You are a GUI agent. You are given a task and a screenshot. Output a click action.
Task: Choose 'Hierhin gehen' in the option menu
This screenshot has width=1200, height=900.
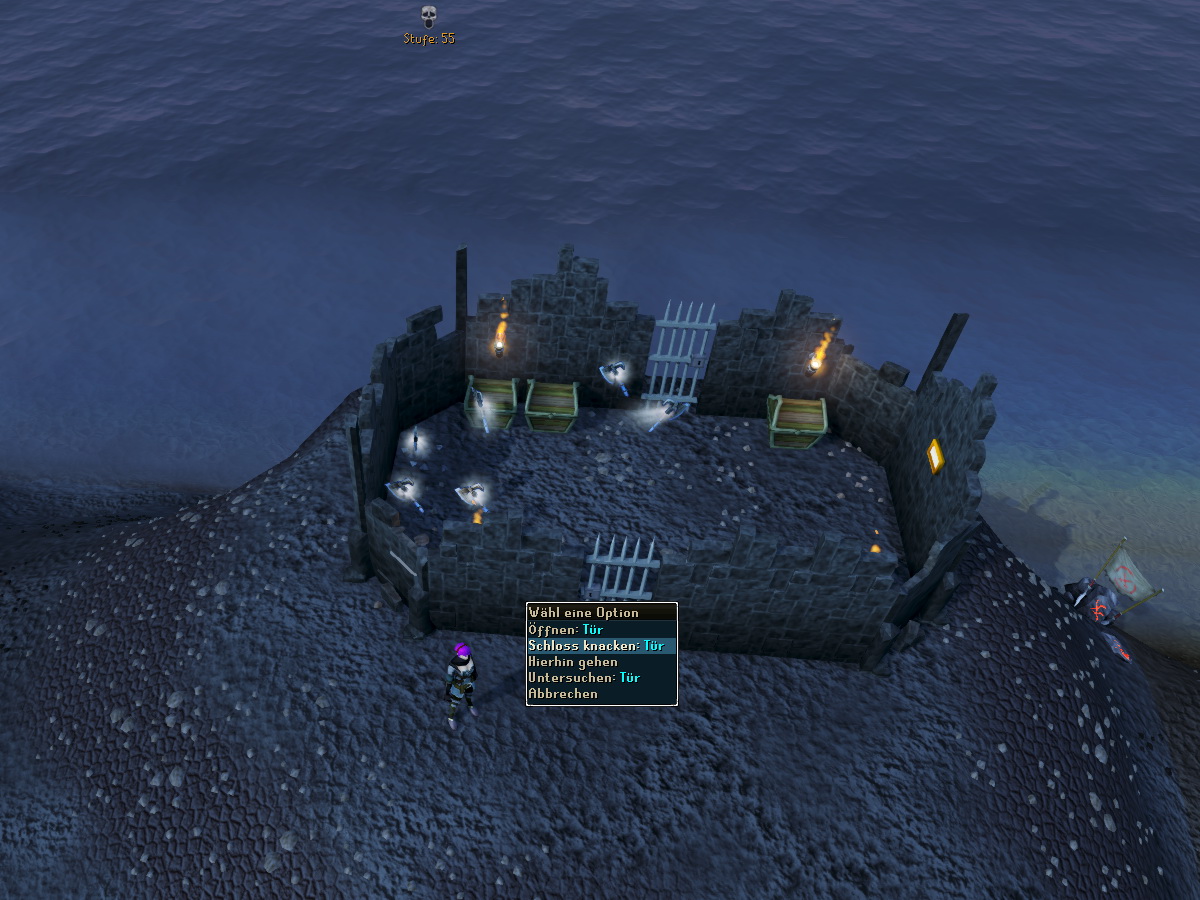click(573, 662)
